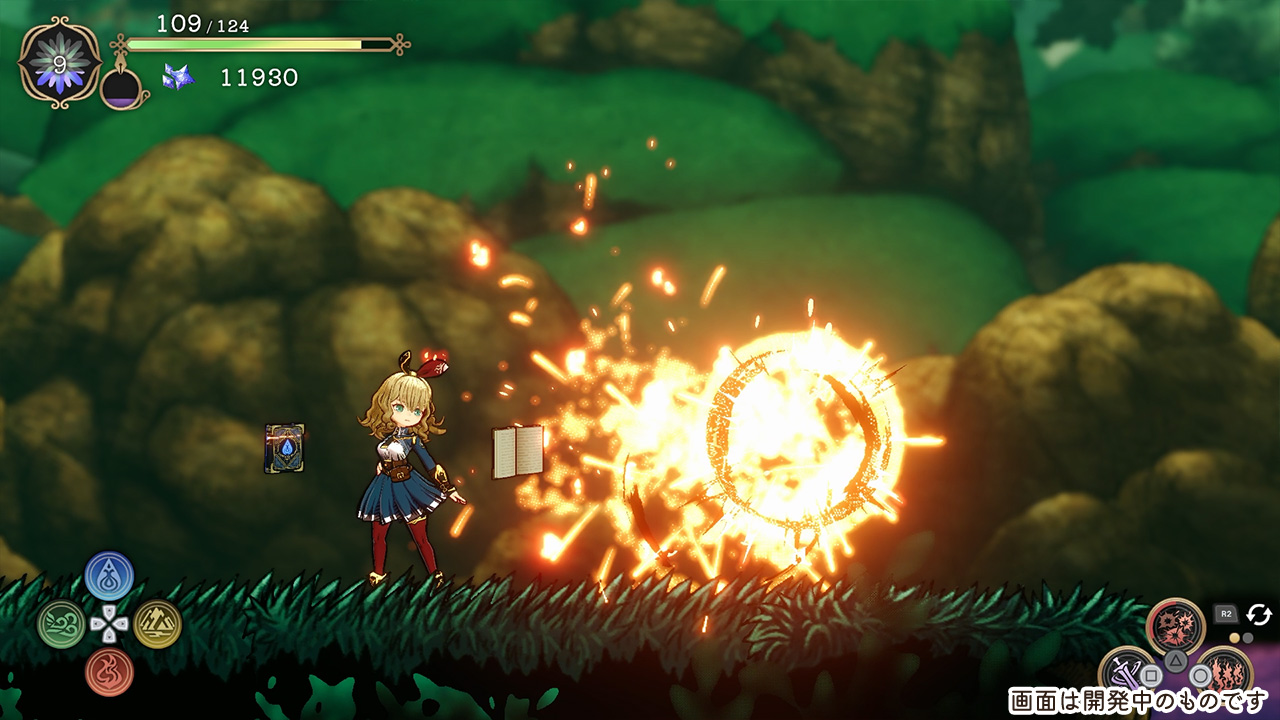Screen dimensions: 1280x720
Task: Select the purple ink flask gauge
Action: tap(122, 88)
